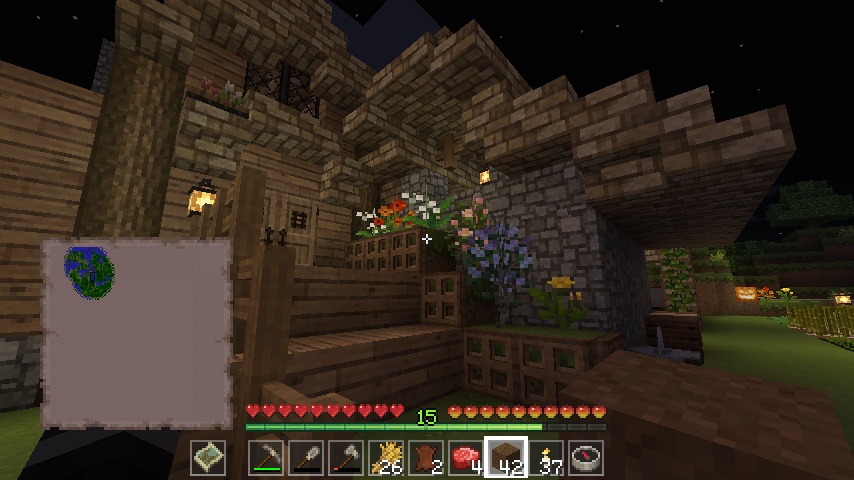This screenshot has height=480, width=854.
Task: Select the raw meat slot
Action: 466,457
